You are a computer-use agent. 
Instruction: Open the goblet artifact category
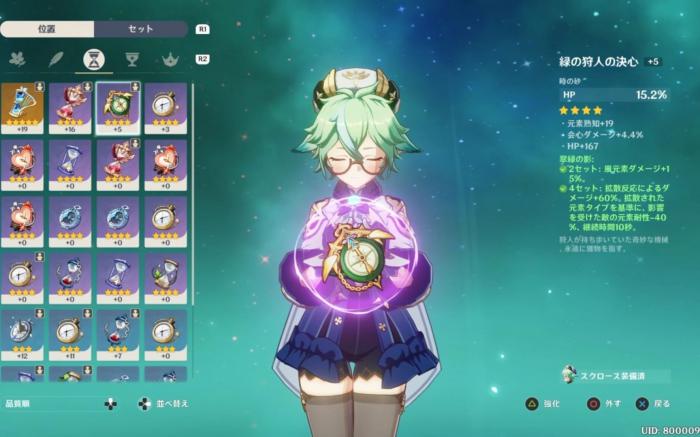[132, 60]
